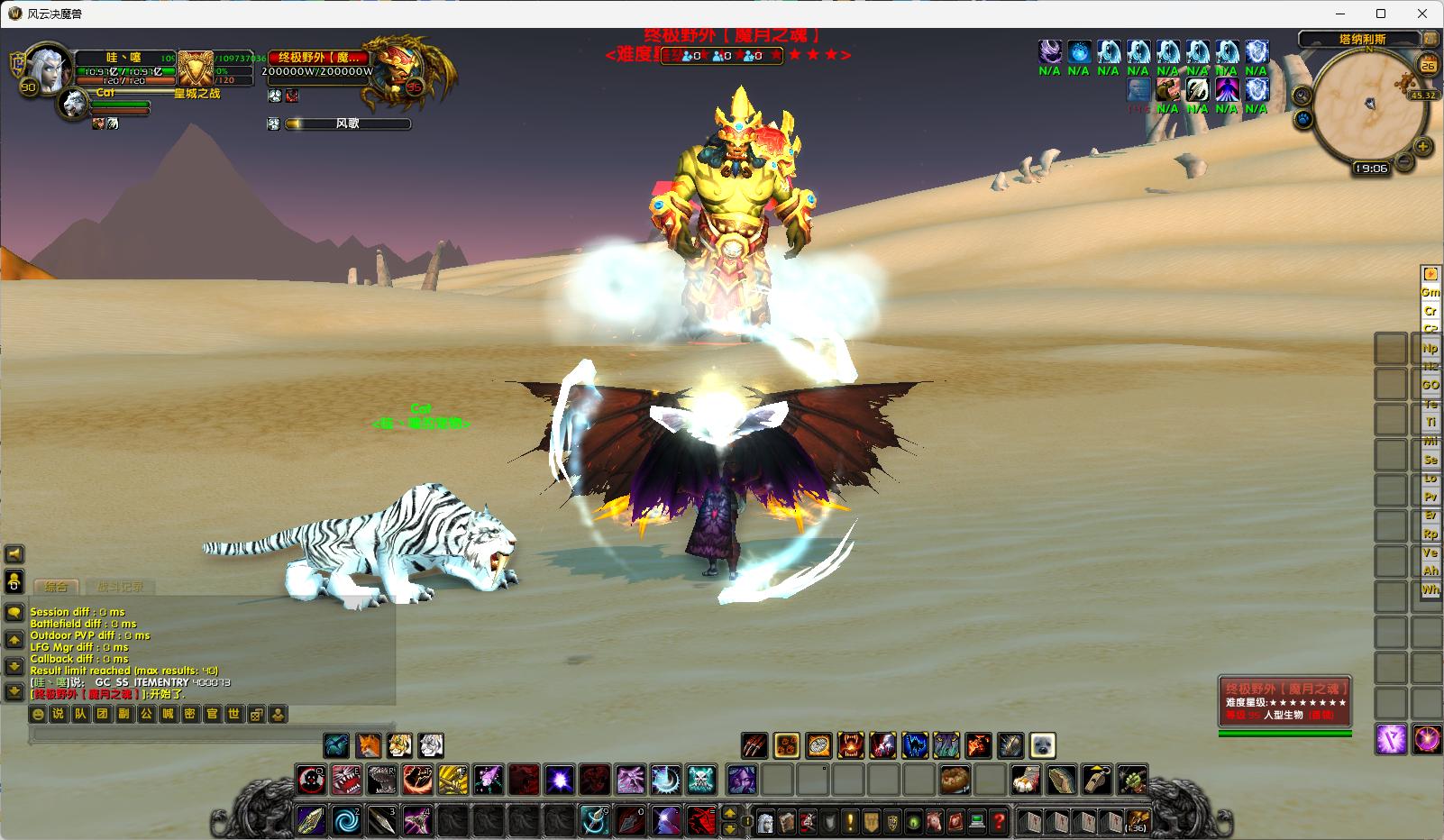This screenshot has height=840, width=1444.
Task: Select the 喊 yell channel button
Action: tap(168, 714)
